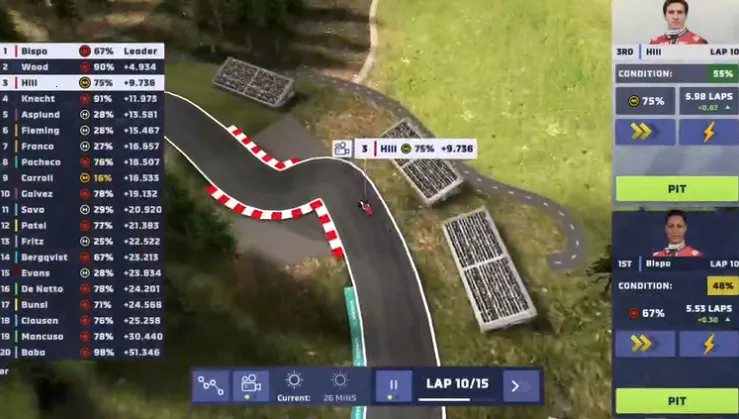Select Baba in the standings list

tap(82, 352)
